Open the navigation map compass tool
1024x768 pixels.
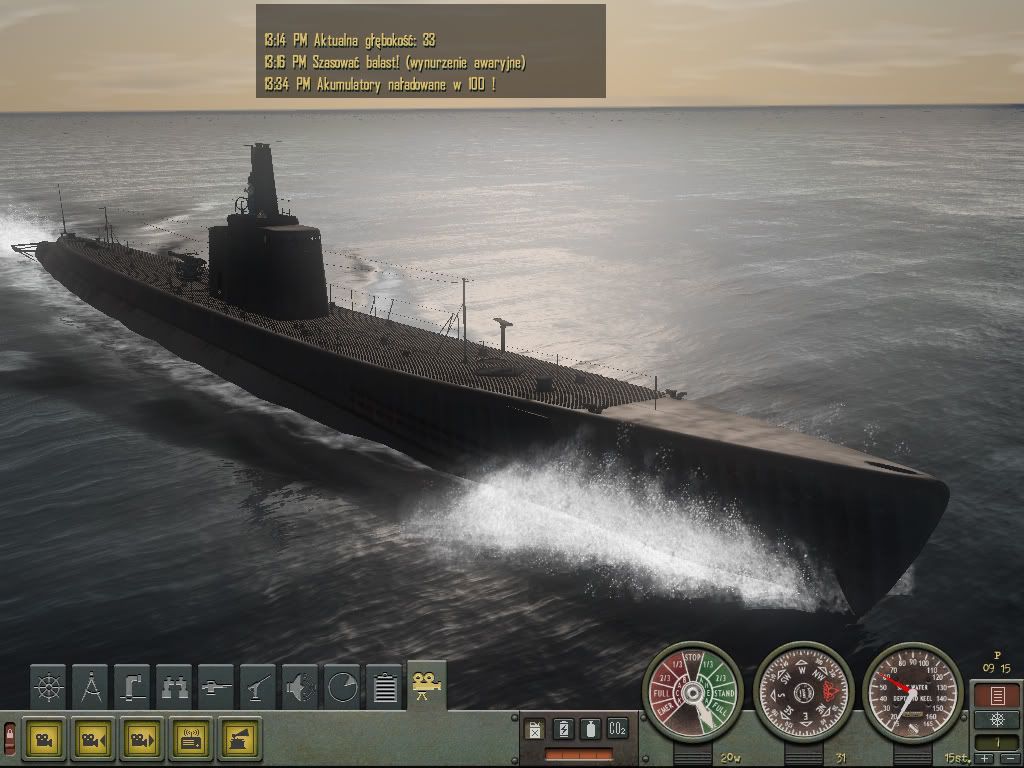tap(90, 686)
